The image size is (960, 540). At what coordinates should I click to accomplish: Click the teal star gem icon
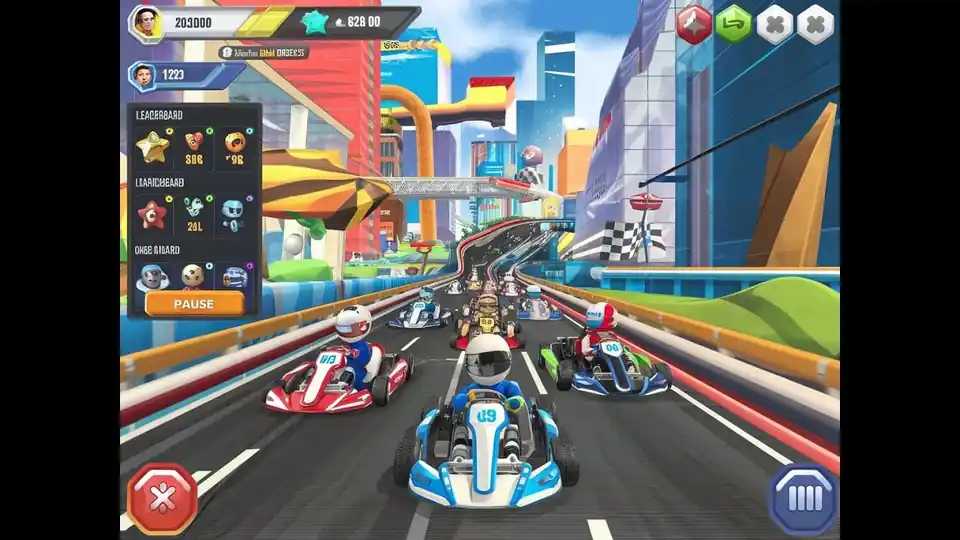point(316,22)
